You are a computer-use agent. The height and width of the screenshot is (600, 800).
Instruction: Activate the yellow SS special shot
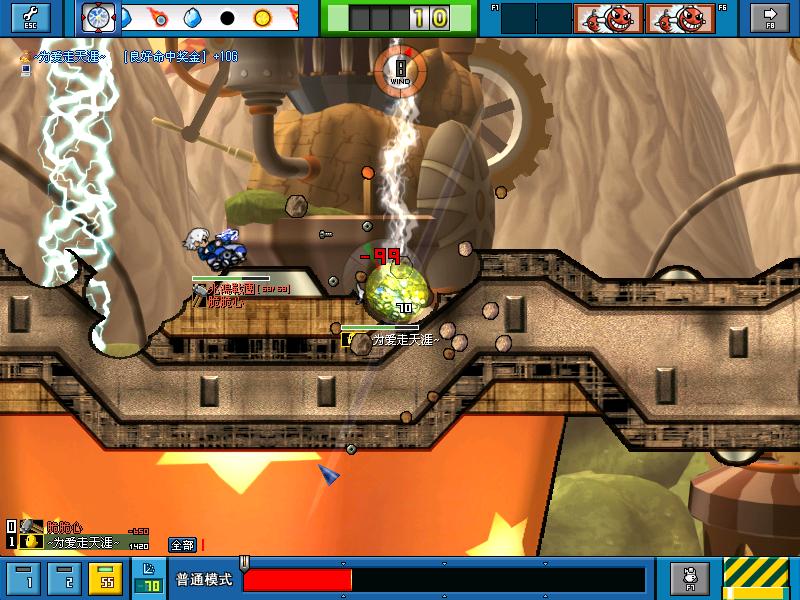point(105,578)
